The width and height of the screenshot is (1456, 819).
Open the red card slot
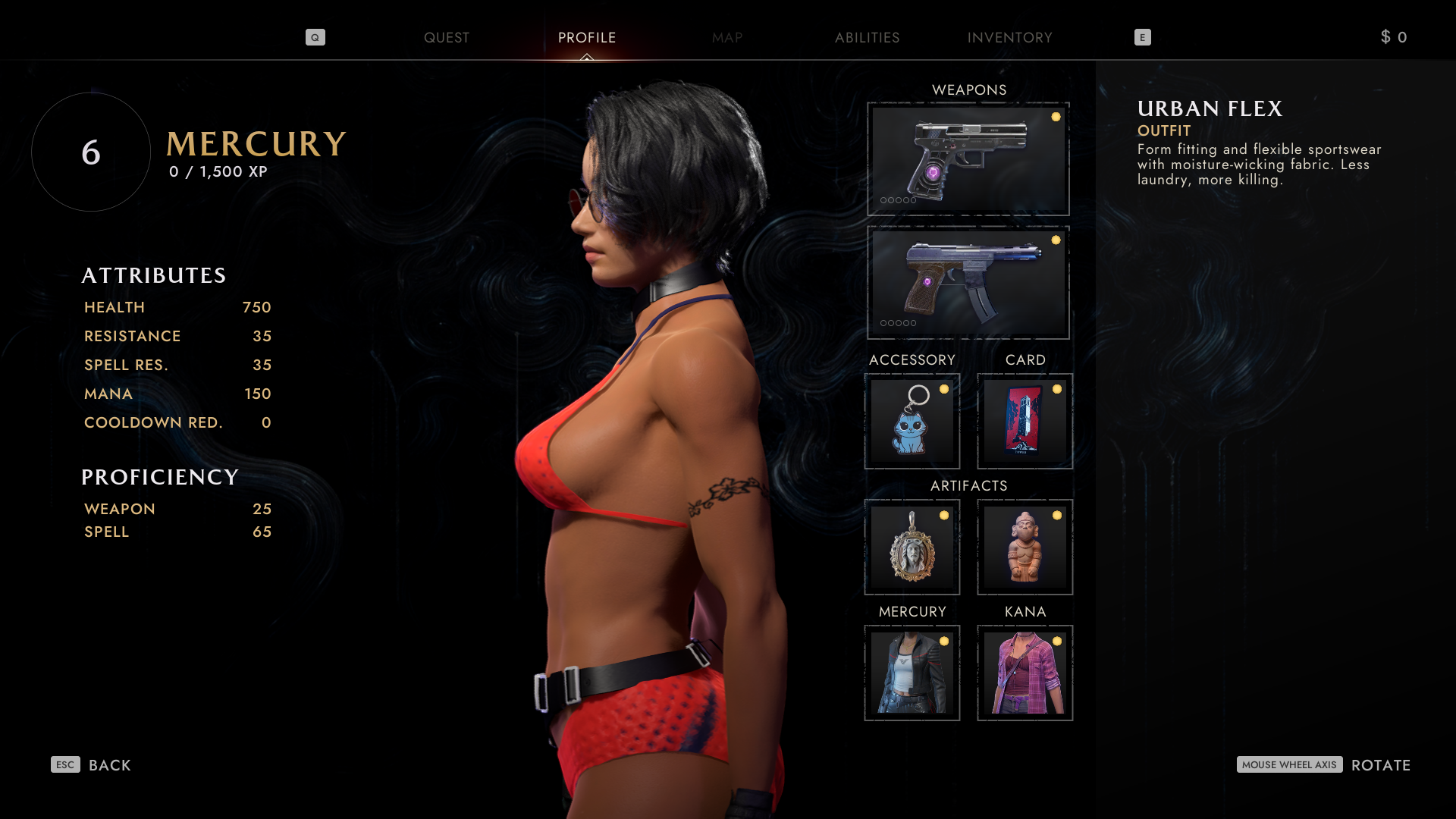(1025, 421)
